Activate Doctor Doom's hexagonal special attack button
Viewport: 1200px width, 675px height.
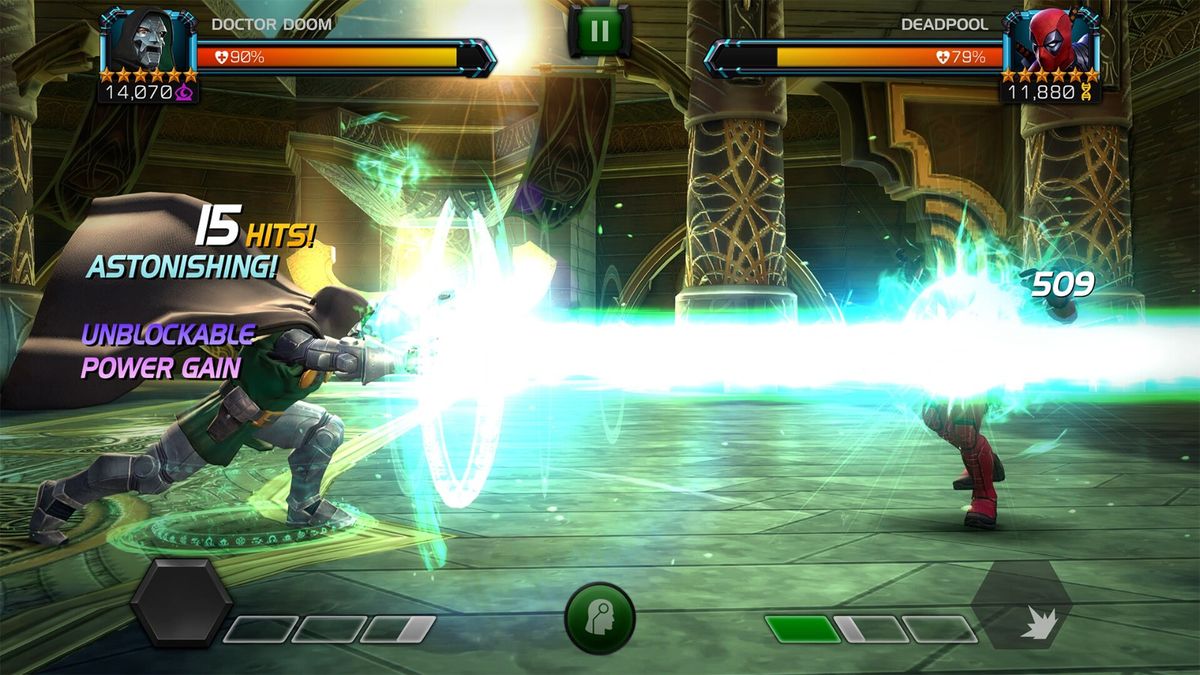click(181, 602)
